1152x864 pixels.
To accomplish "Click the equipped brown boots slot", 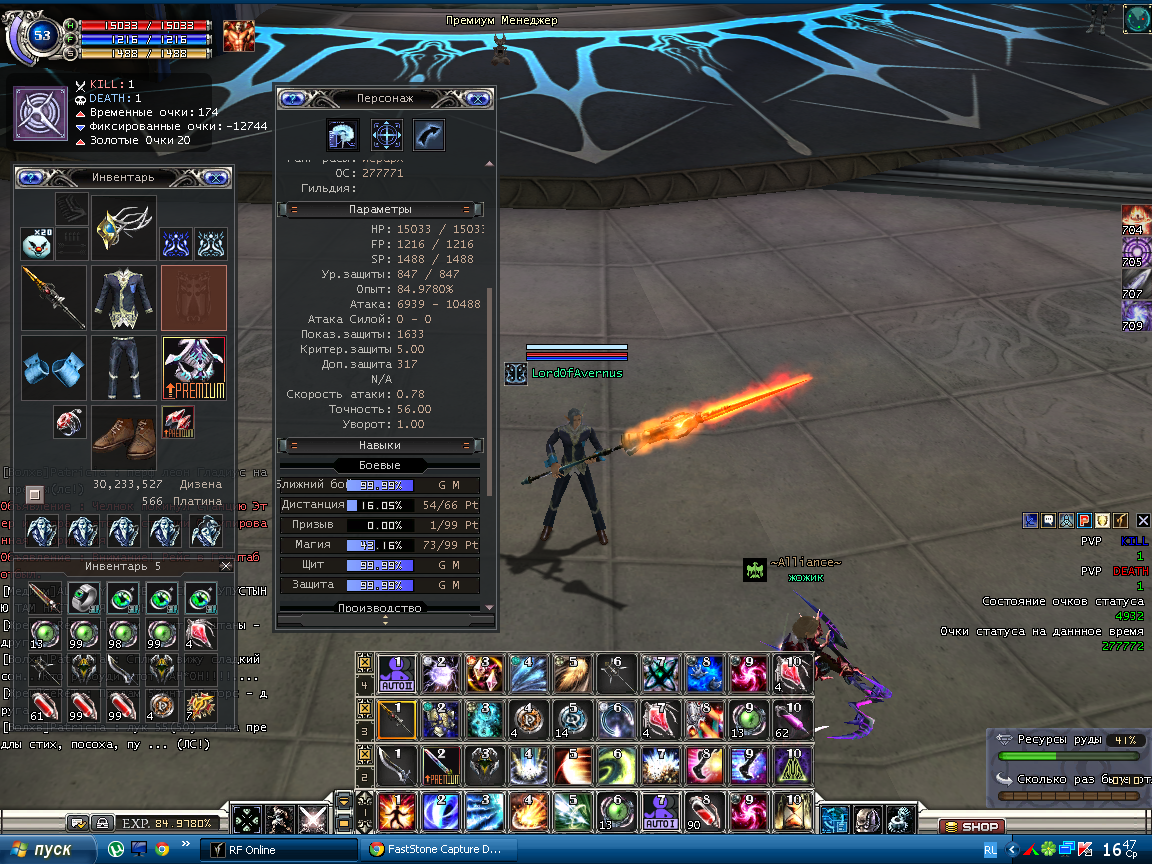I will 124,435.
